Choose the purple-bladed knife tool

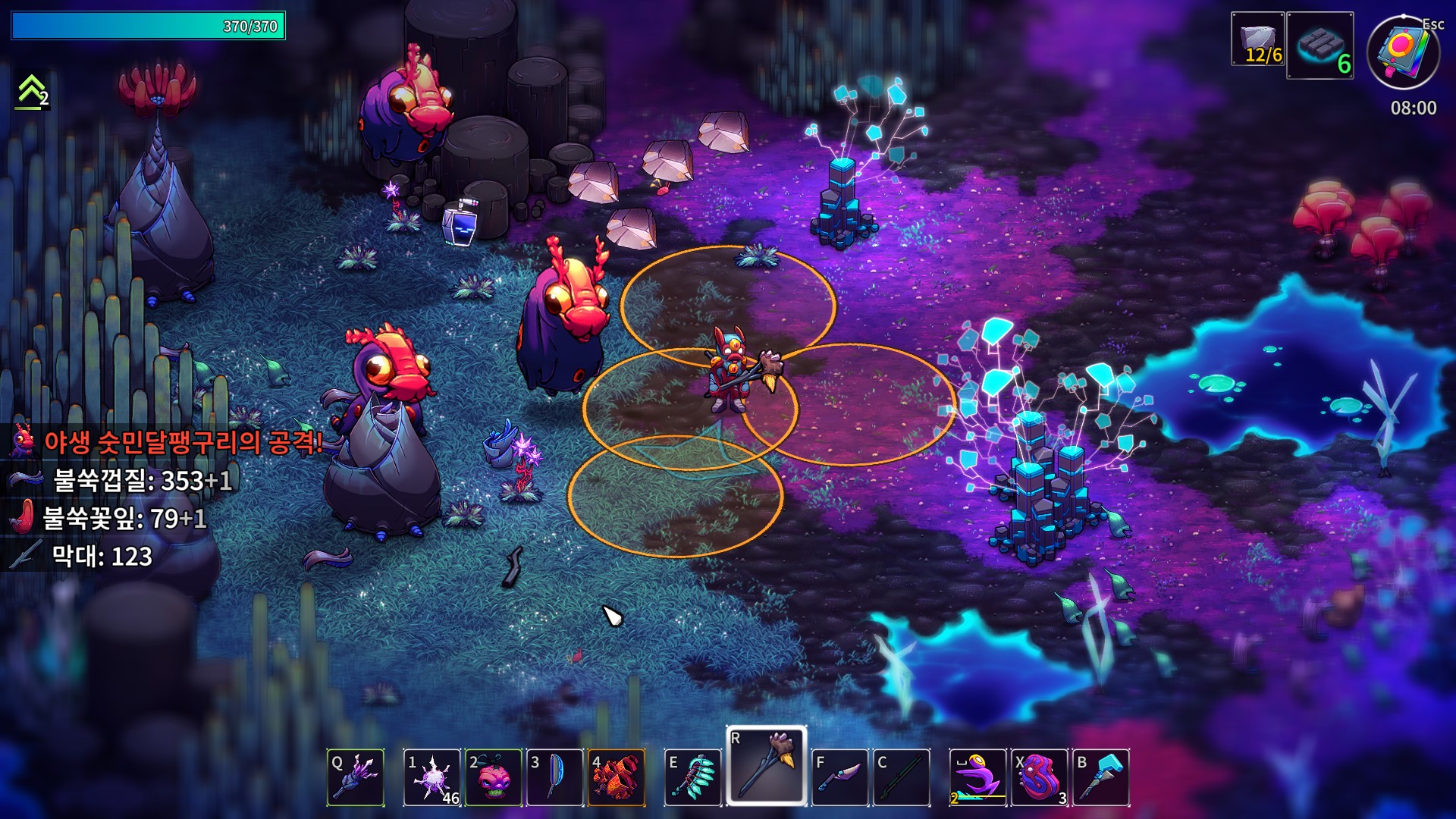point(840,777)
